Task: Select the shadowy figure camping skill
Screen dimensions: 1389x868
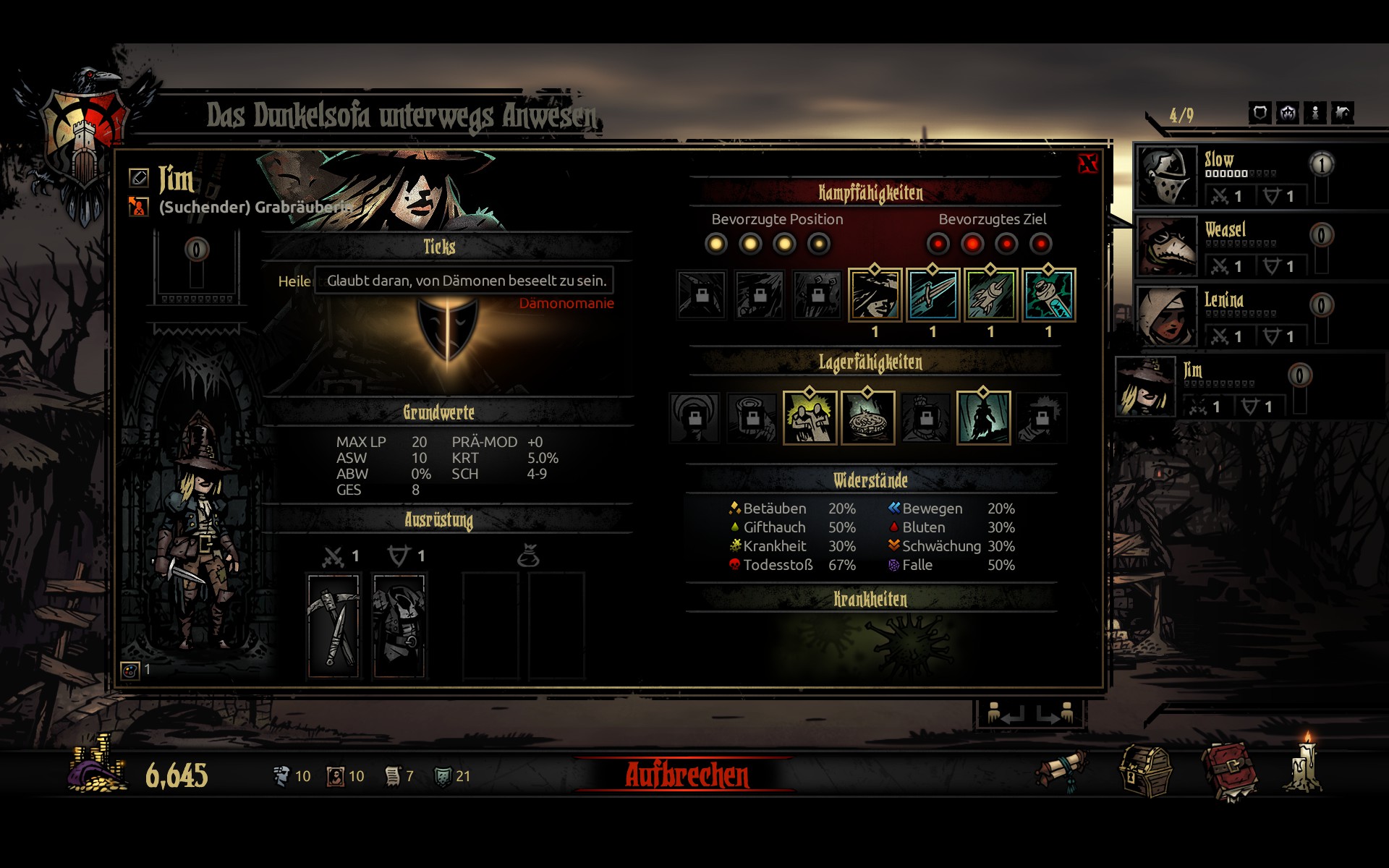Action: click(x=983, y=417)
